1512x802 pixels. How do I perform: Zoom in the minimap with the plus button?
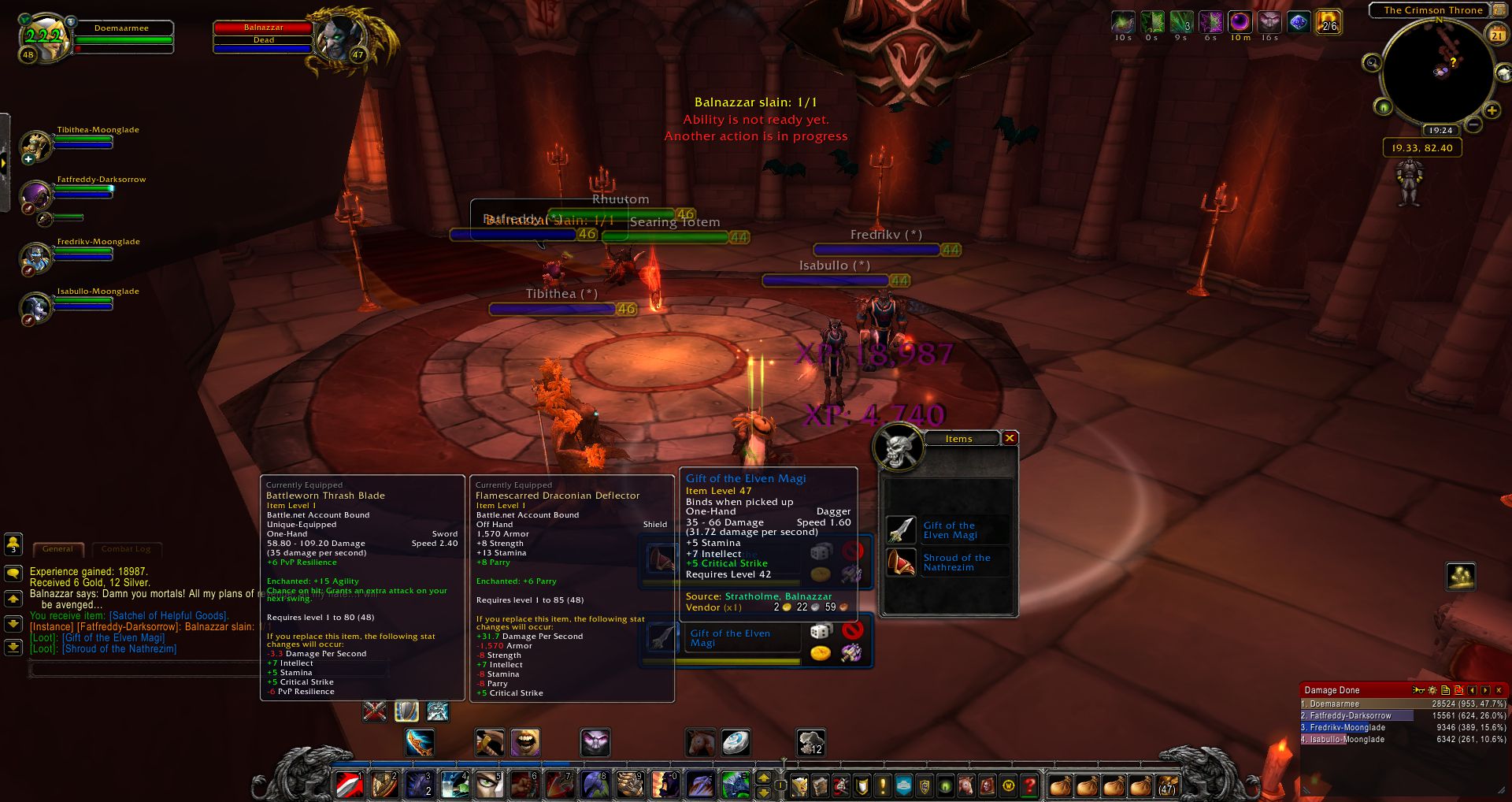click(1492, 110)
